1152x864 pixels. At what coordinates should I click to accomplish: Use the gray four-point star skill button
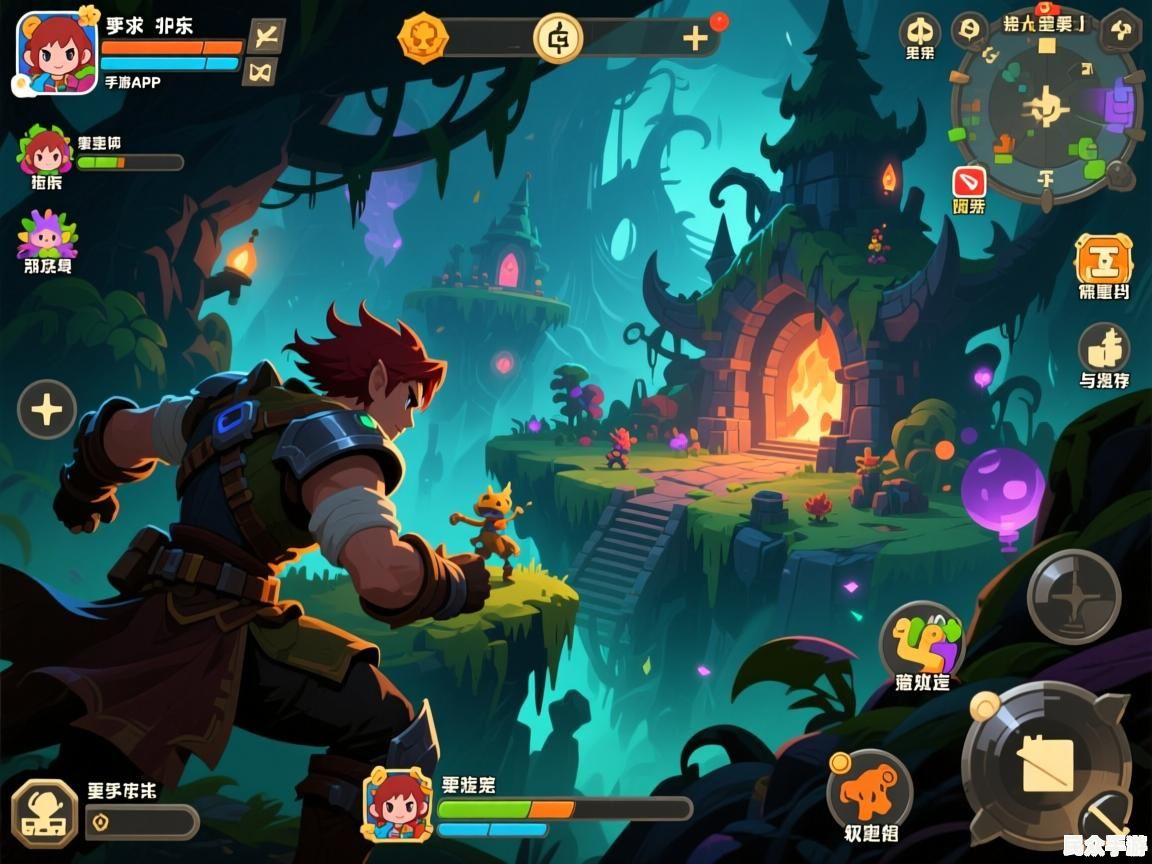[1074, 596]
